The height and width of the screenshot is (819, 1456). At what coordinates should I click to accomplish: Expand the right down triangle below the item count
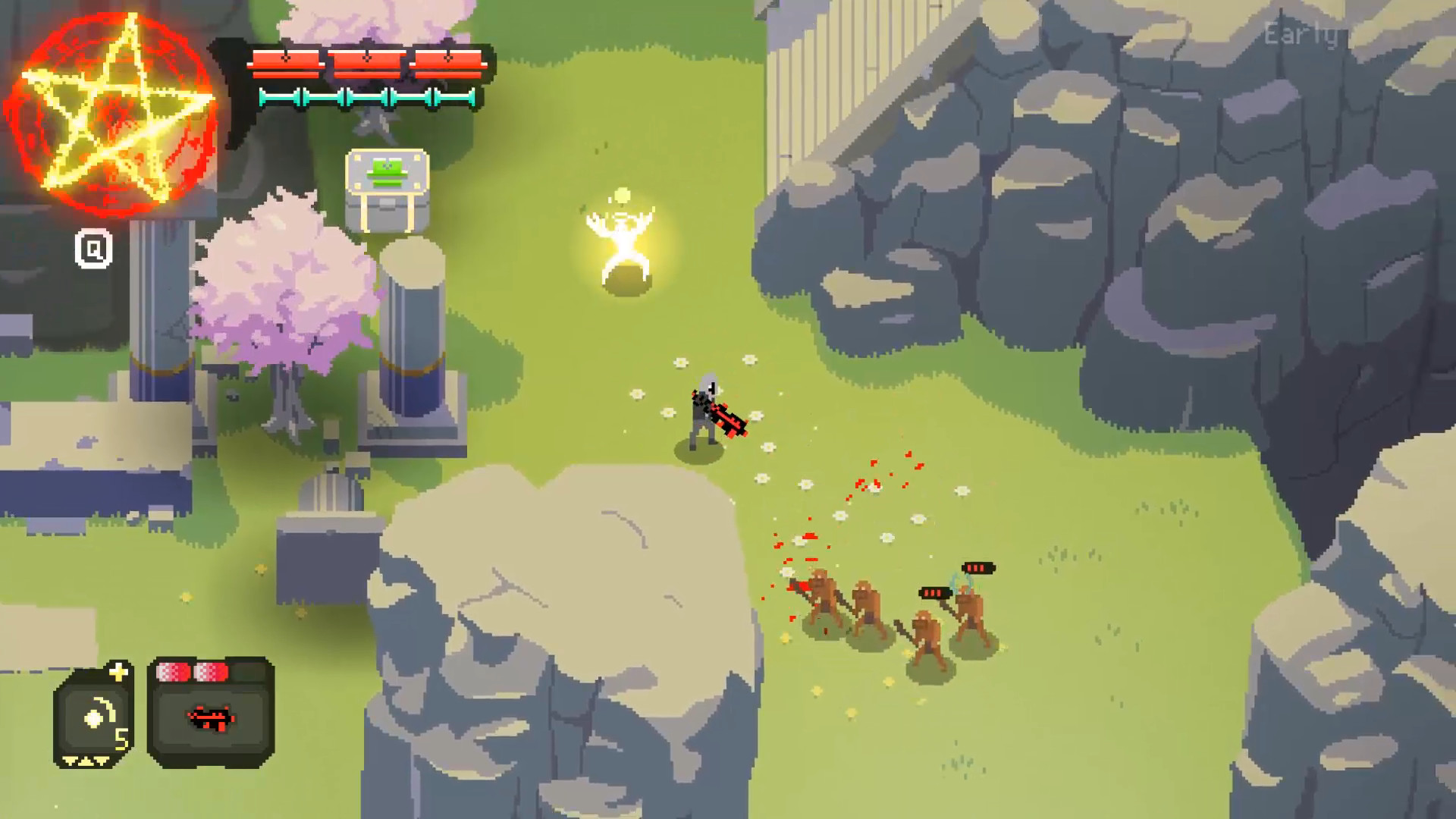click(x=100, y=761)
